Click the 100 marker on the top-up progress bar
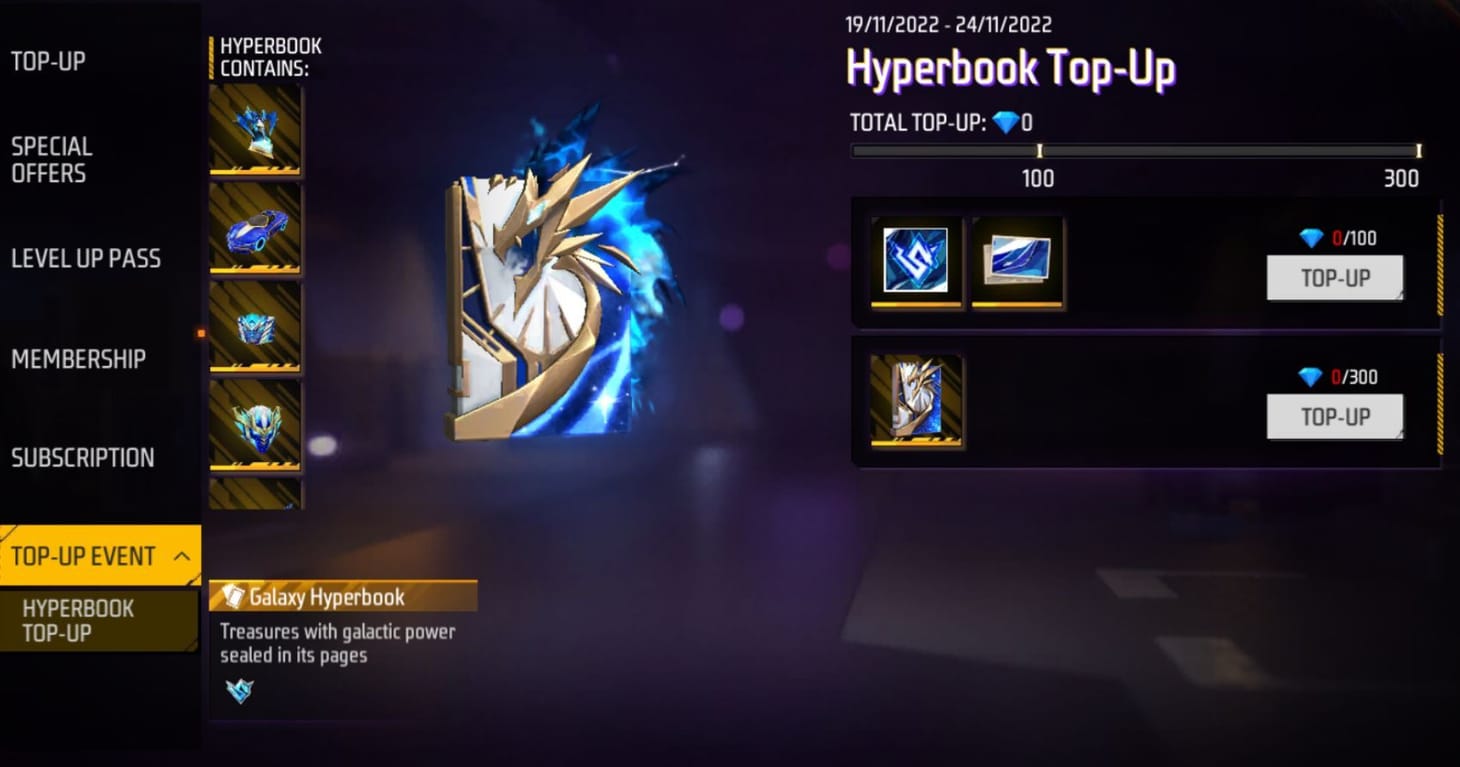The height and width of the screenshot is (767, 1460). (x=1039, y=151)
